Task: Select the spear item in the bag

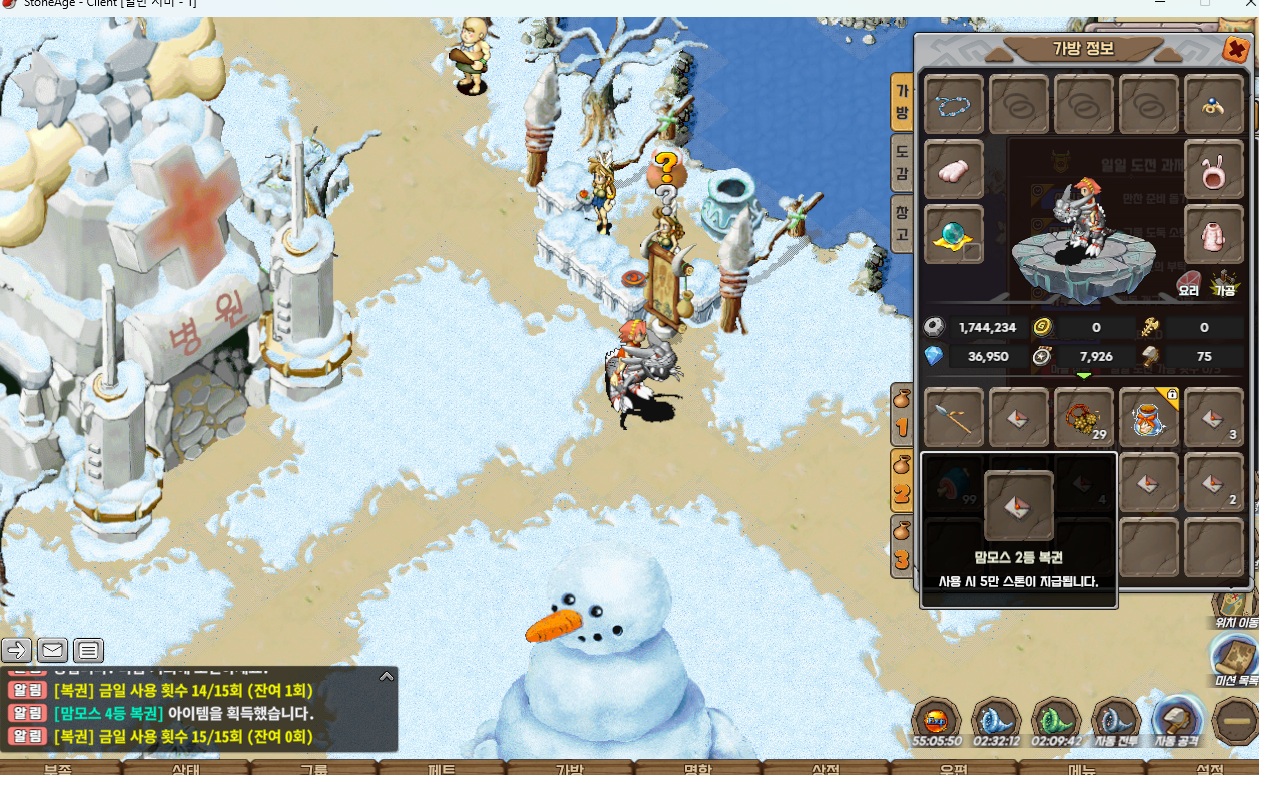Action: pos(954,417)
